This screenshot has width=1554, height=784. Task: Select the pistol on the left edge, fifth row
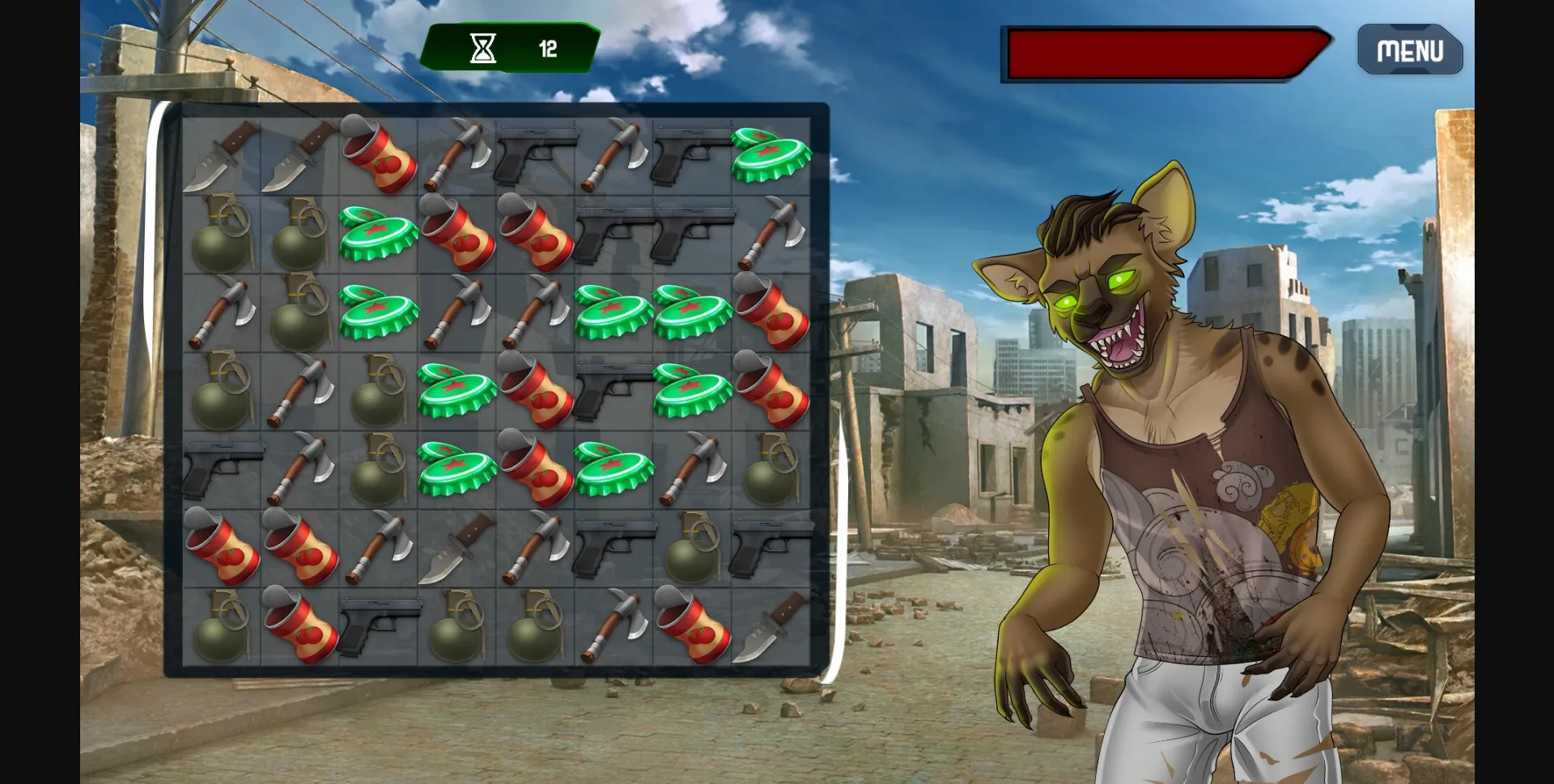[x=223, y=469]
